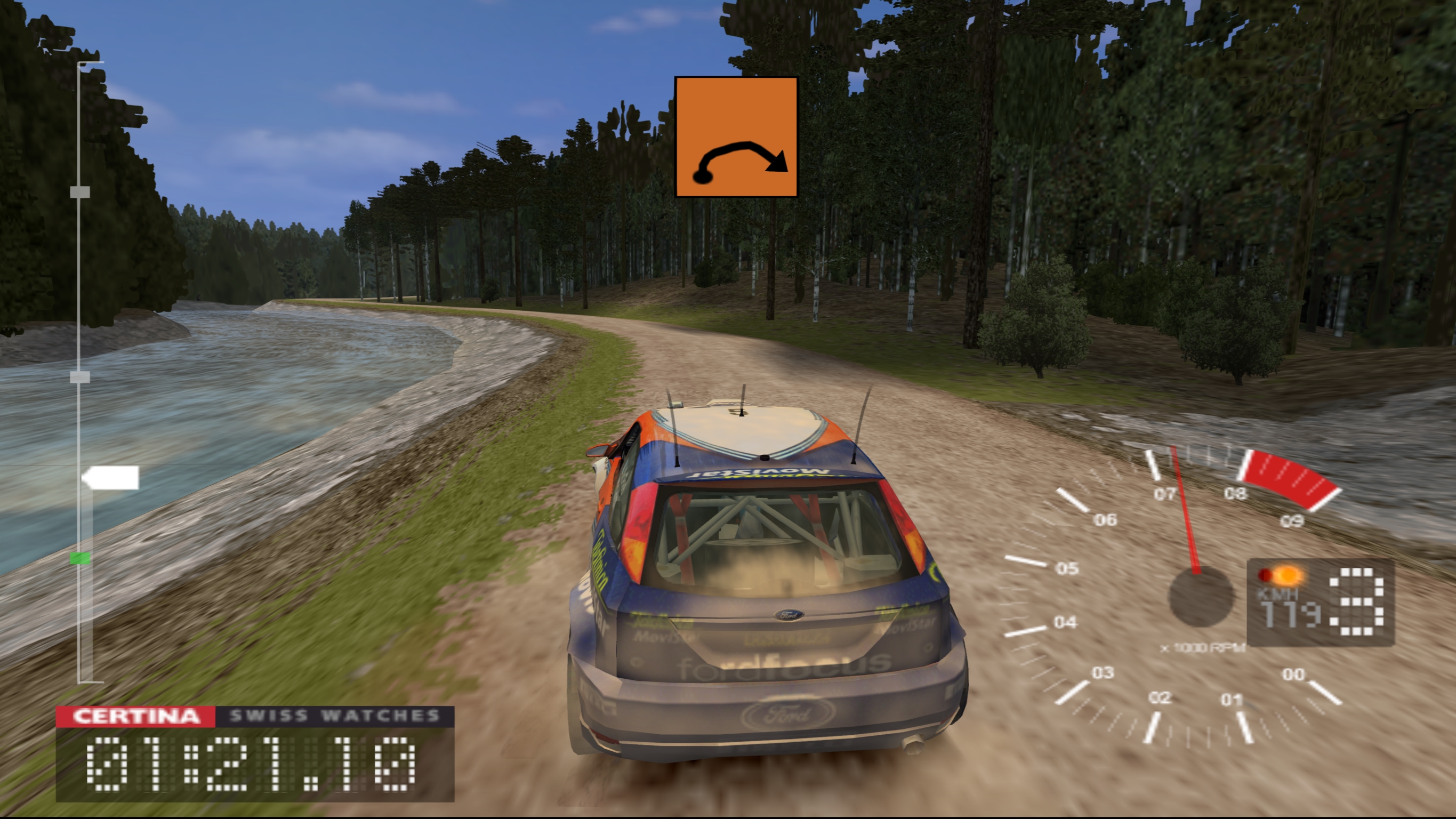Select the white position marker on progress bar
Screen dimensions: 1456x819
coord(111,478)
